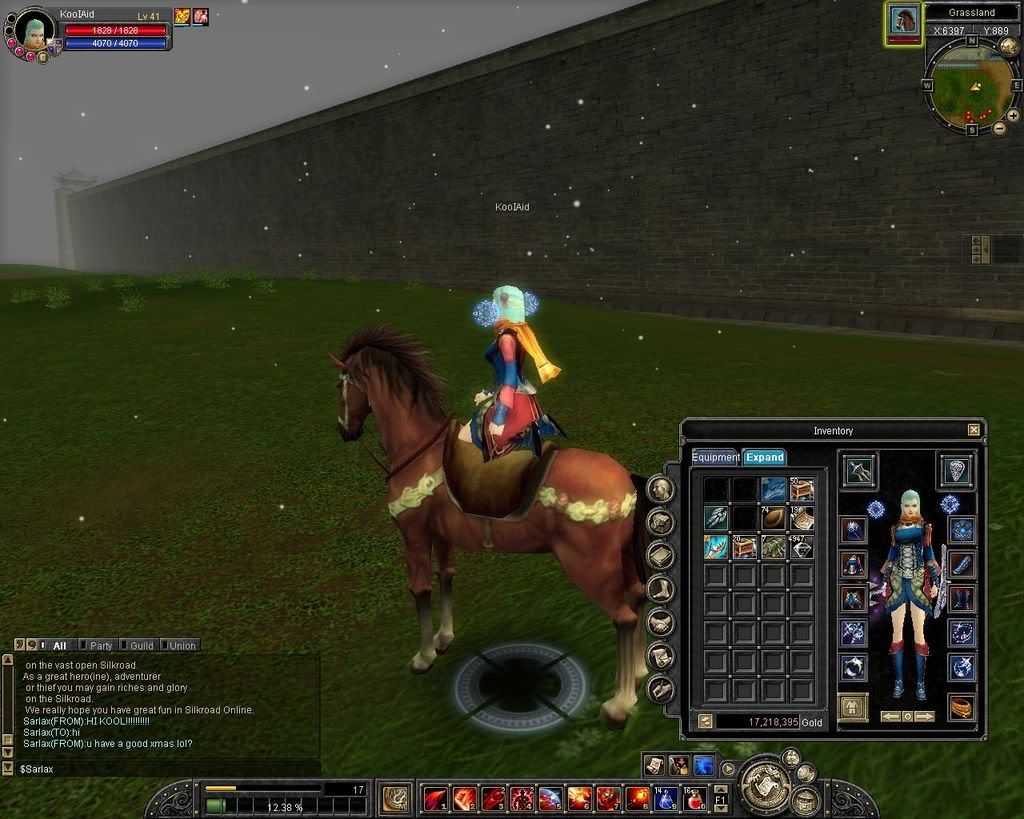Switch chat to the Party tab
The width and height of the screenshot is (1024, 819).
(x=100, y=646)
